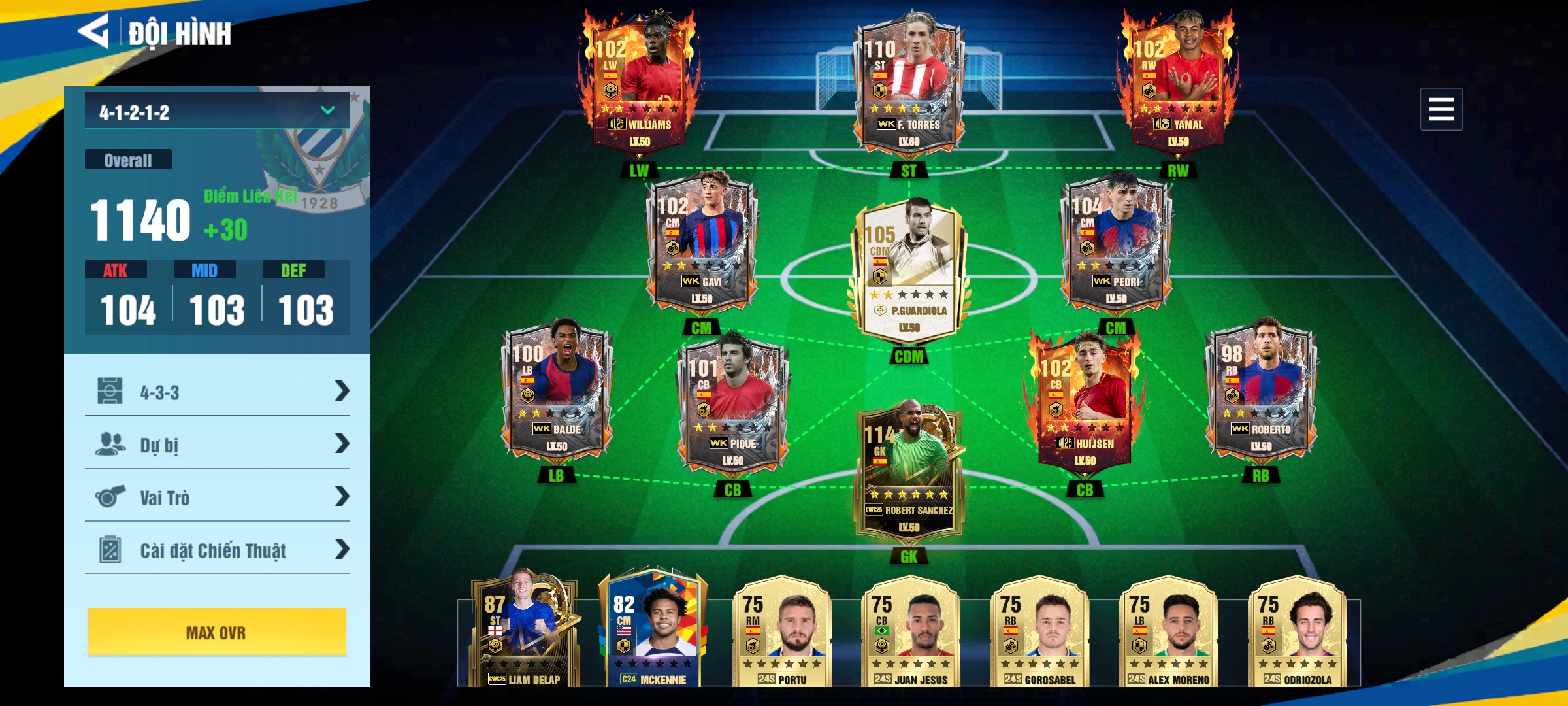The height and width of the screenshot is (706, 1568).
Task: Tap the yellow MAX OVR button
Action: (217, 632)
